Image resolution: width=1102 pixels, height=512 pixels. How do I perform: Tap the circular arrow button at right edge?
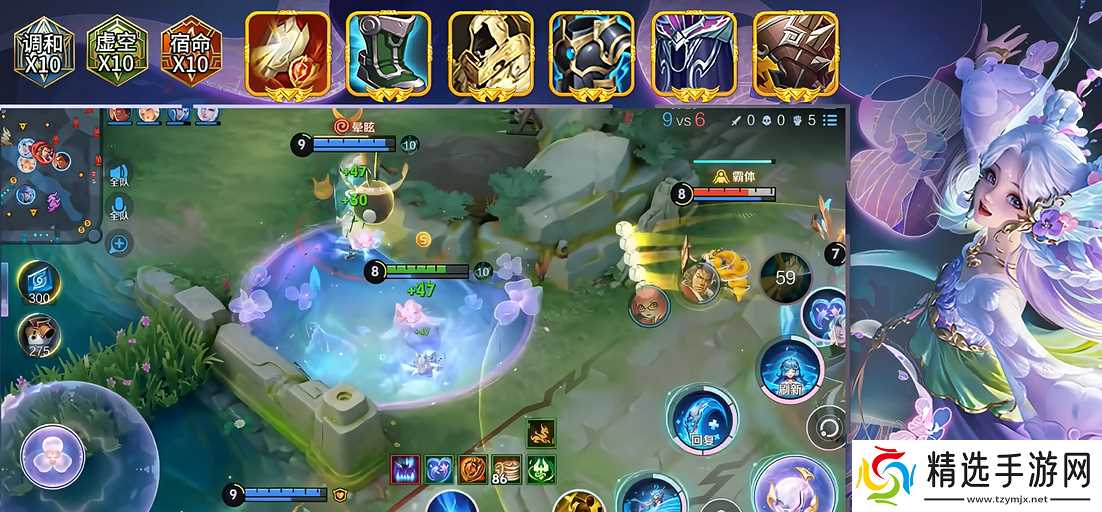827,427
